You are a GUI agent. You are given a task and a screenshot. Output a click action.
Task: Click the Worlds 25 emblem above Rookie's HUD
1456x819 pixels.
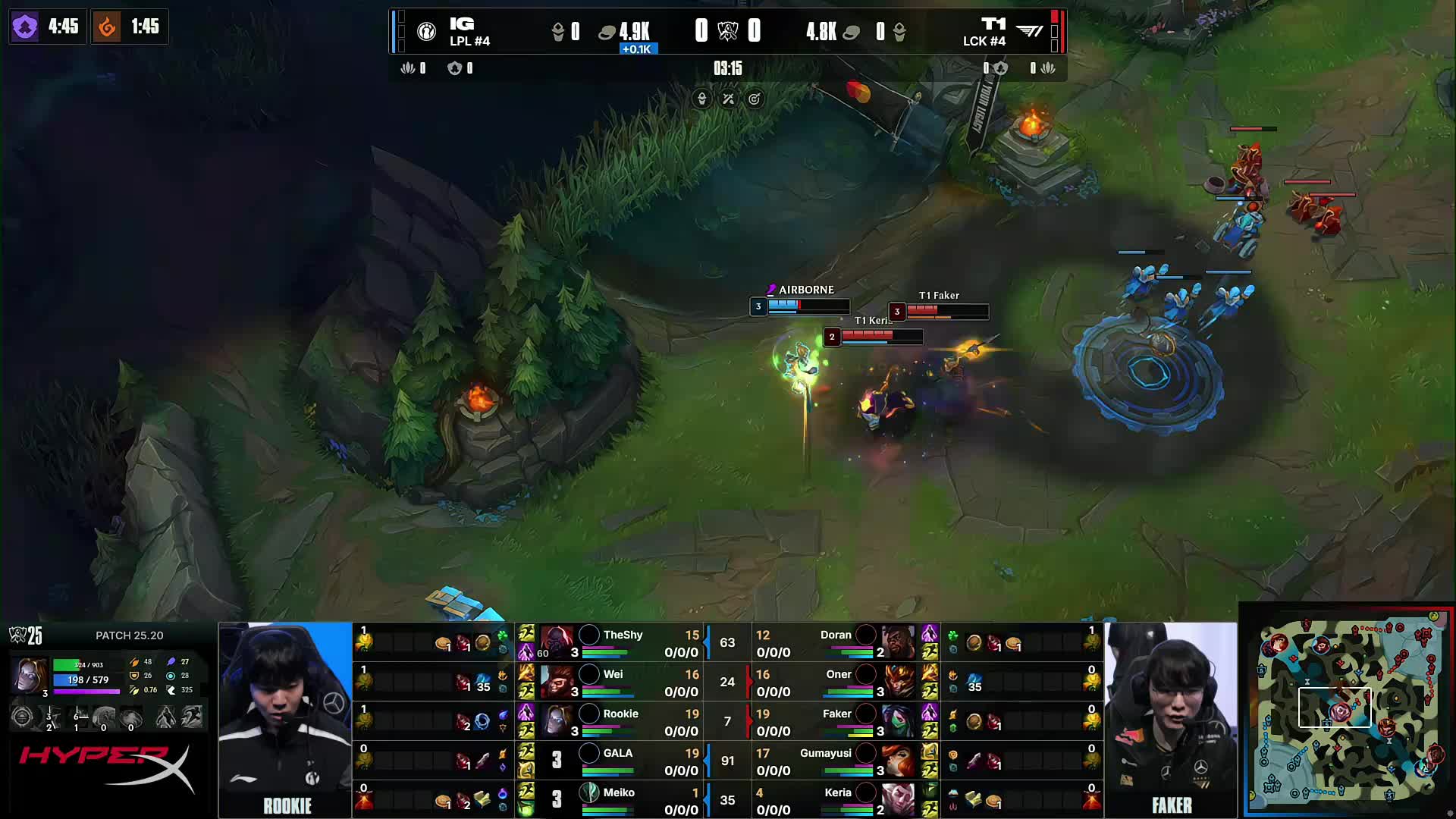tap(18, 635)
